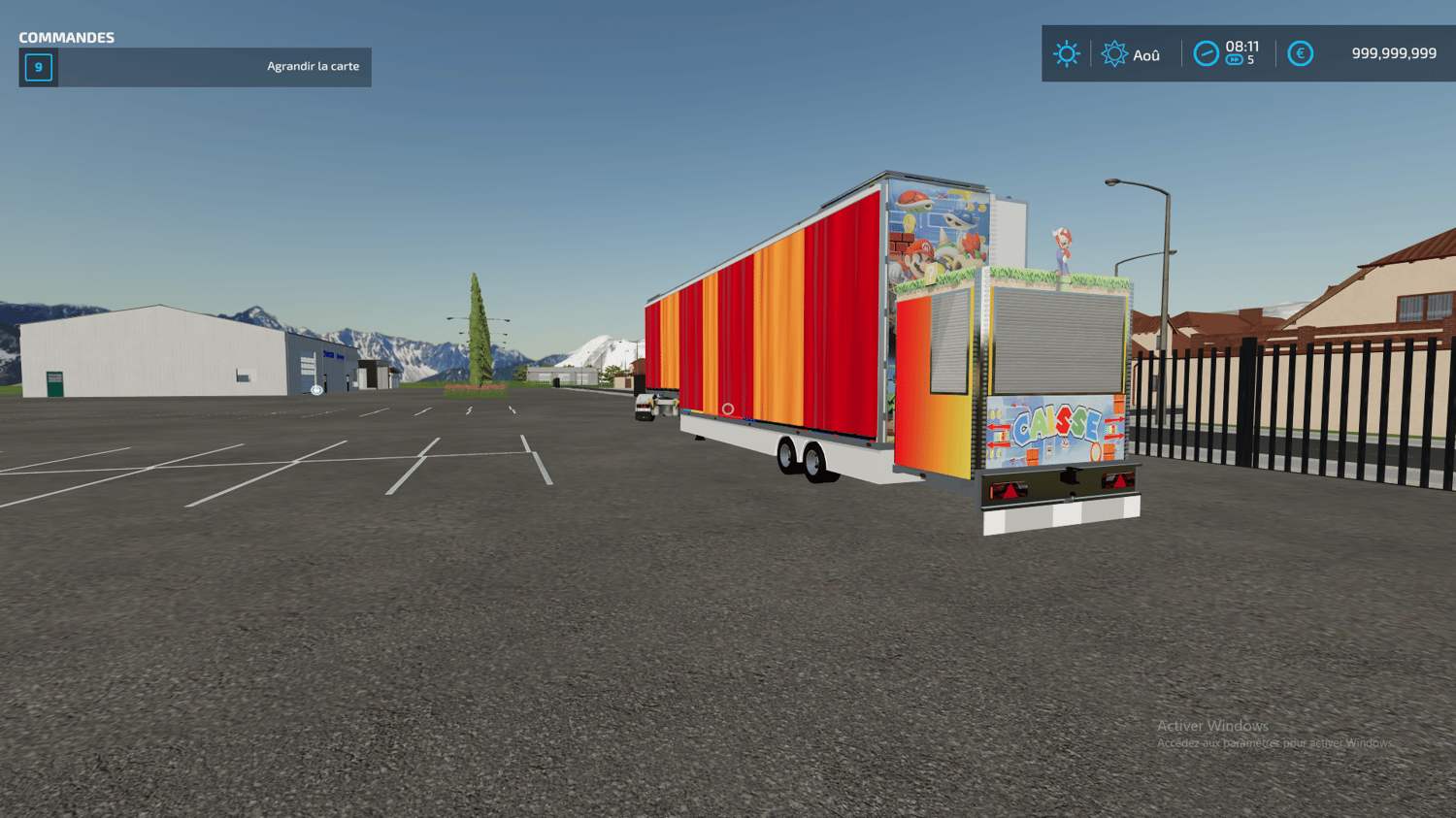Screen dimensions: 1456x818
Task: Select the Aoû season sun icon
Action: 1114,53
